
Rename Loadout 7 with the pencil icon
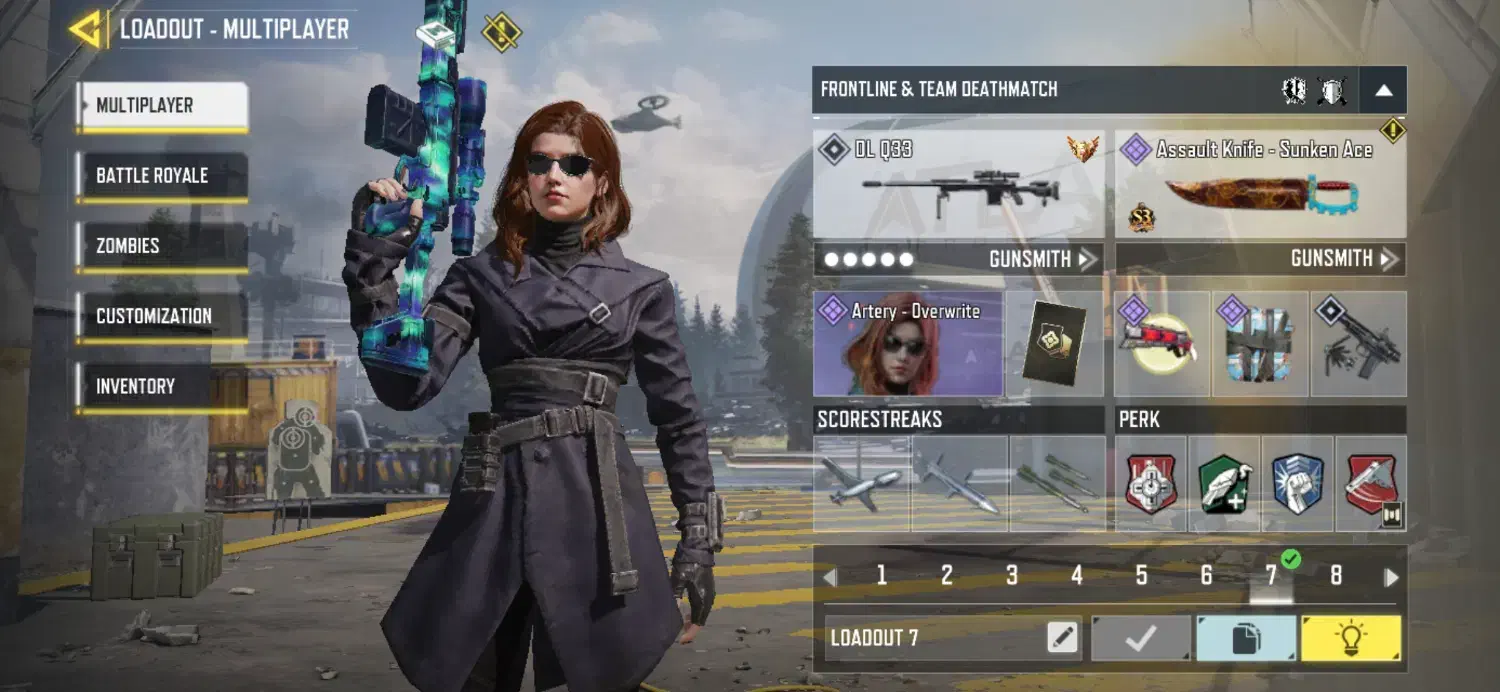pyautogui.click(x=1063, y=638)
